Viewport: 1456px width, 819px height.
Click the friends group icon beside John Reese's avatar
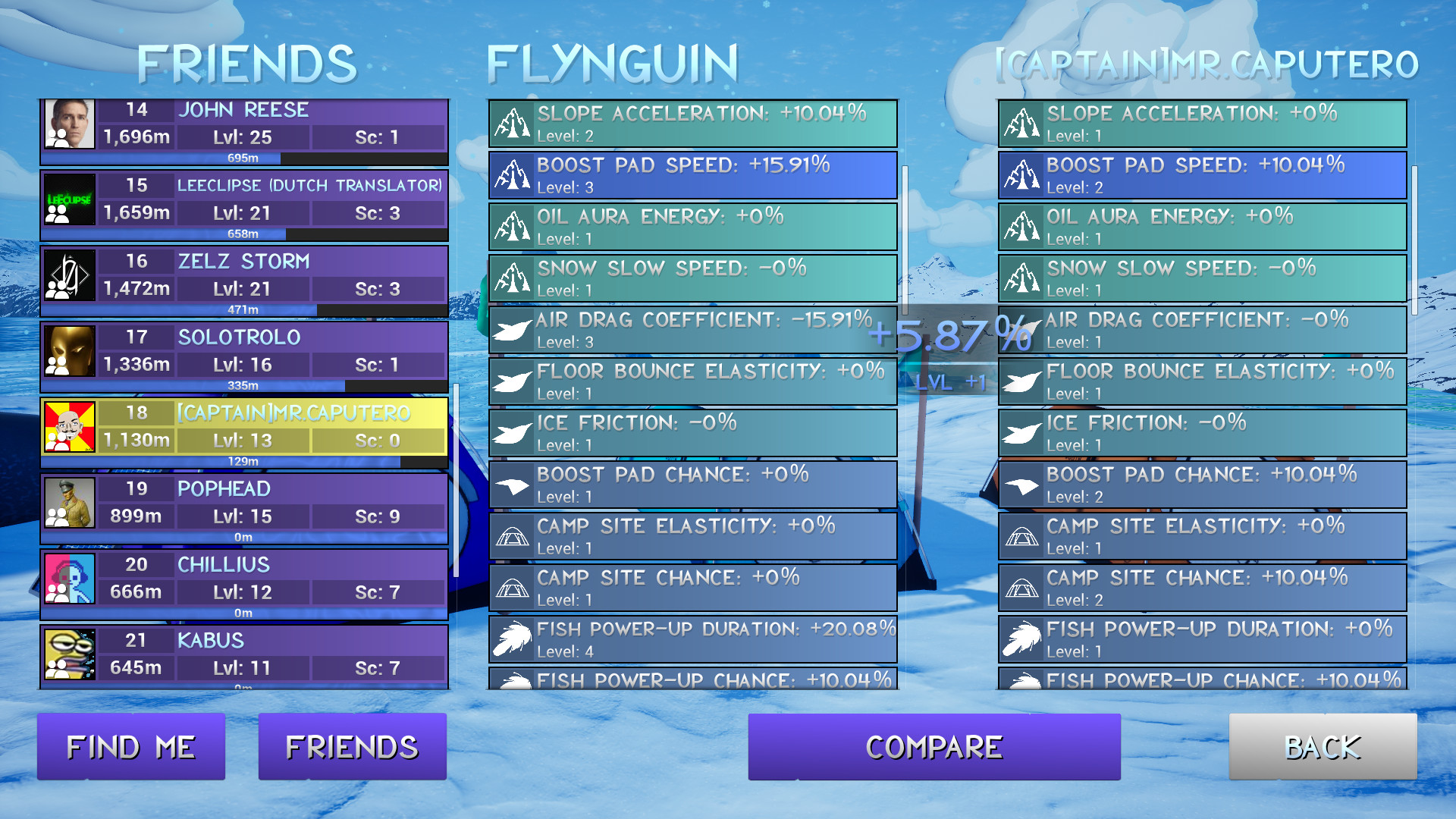point(57,137)
